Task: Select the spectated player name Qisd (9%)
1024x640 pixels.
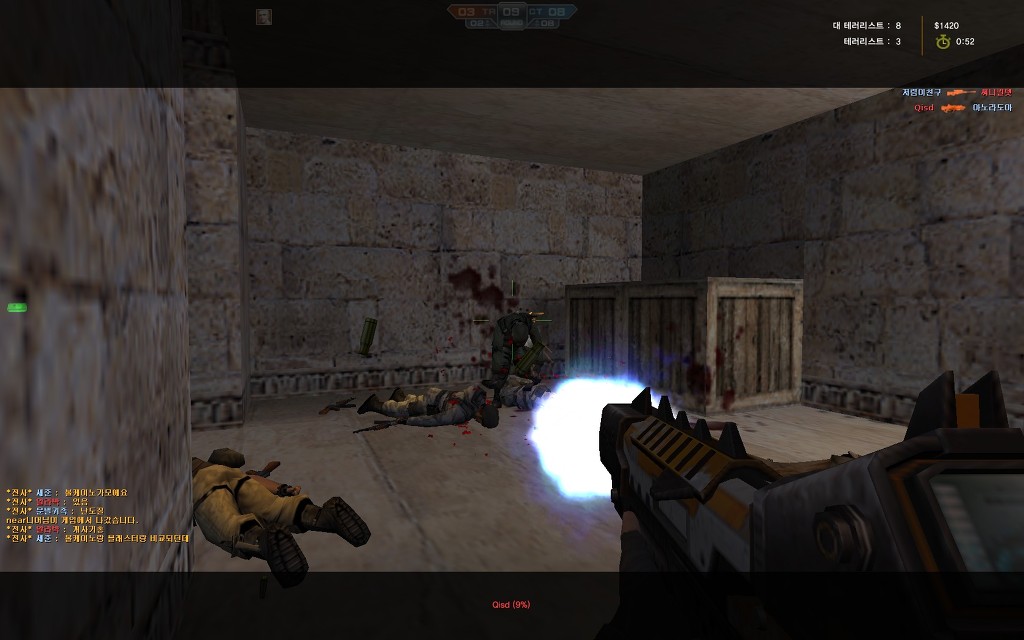Action: coord(511,604)
